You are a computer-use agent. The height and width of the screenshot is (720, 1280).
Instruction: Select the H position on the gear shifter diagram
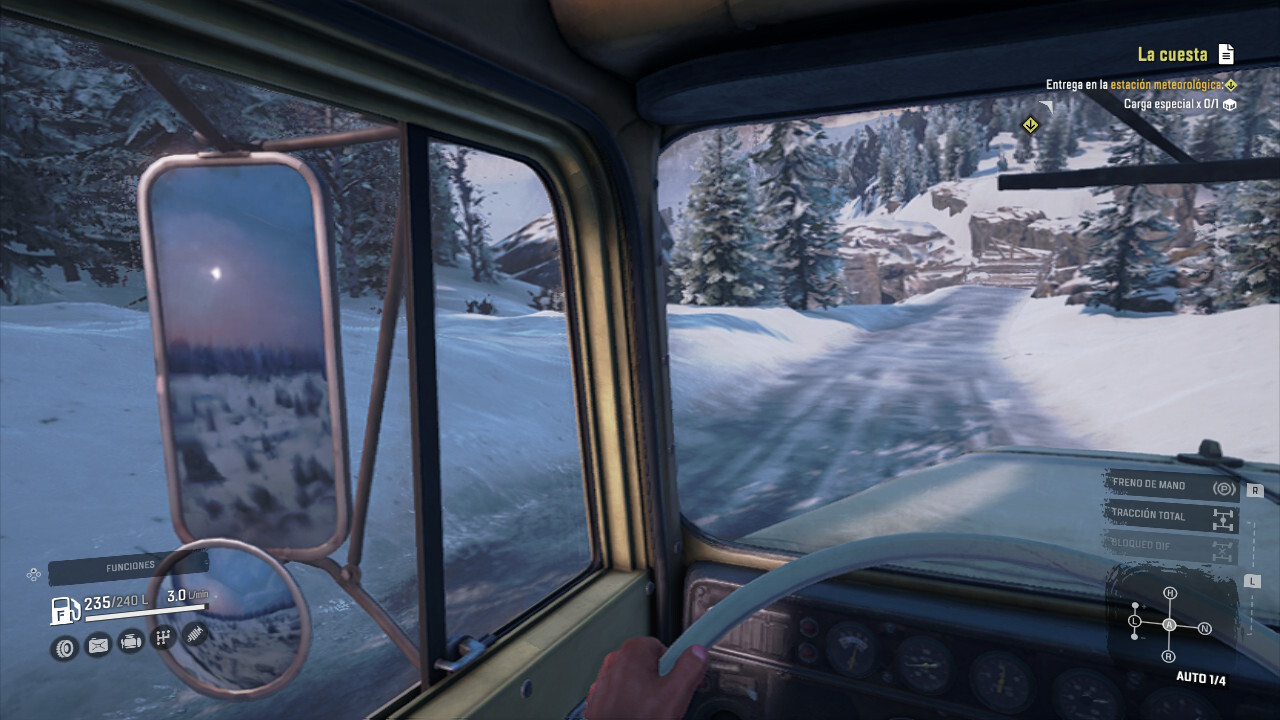(1170, 592)
